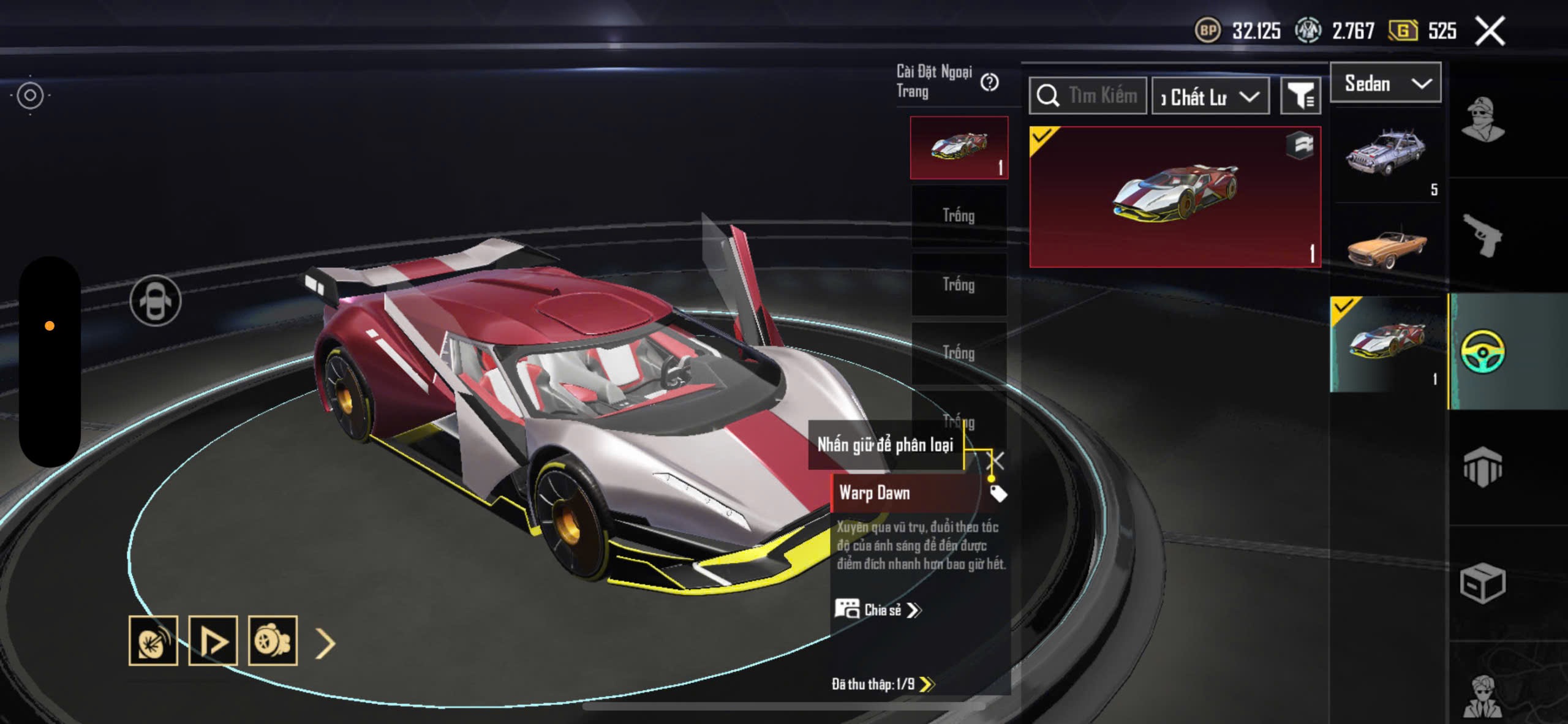Open the Đã thu thập collection progress
This screenshot has width=1568, height=724.
[x=882, y=684]
